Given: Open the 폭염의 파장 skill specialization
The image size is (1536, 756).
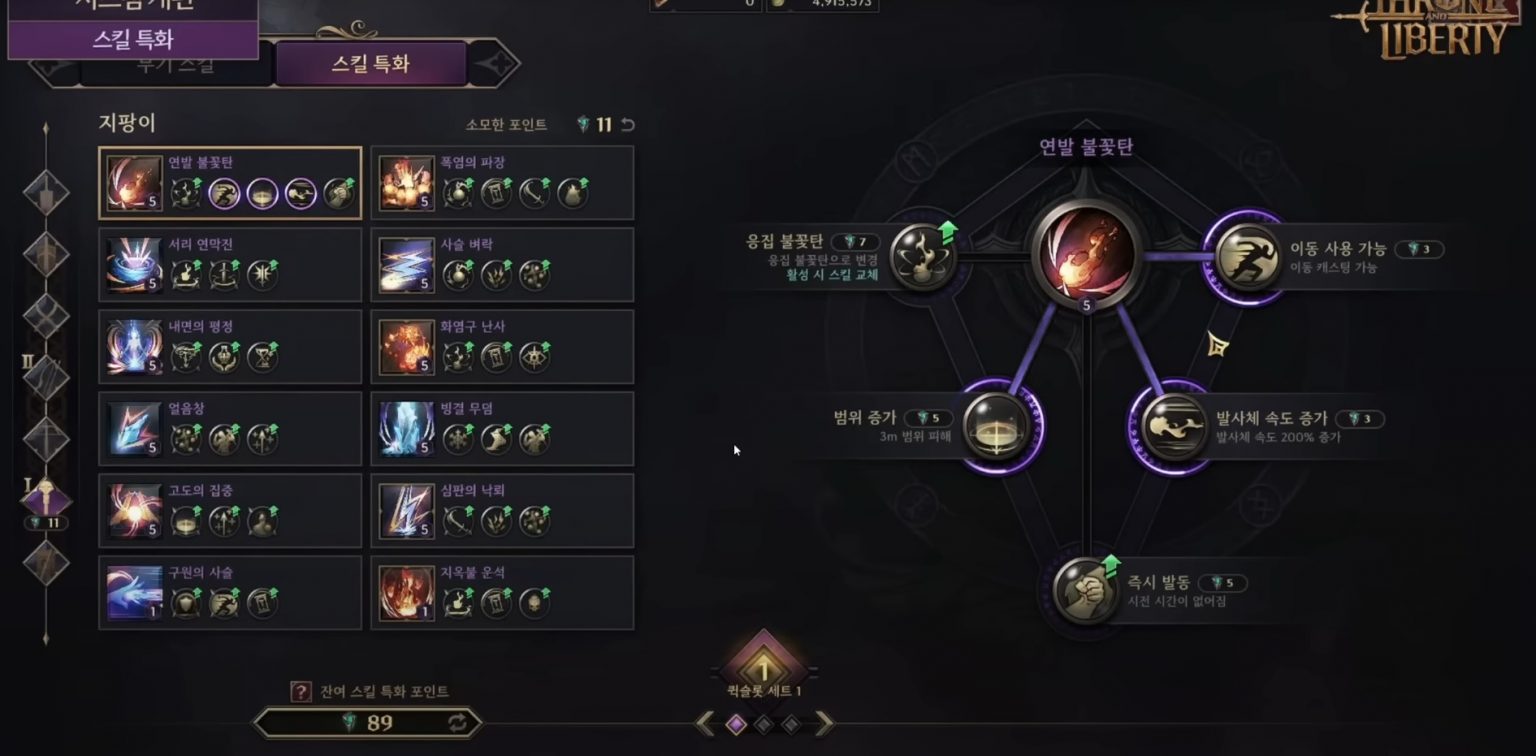Looking at the screenshot, I should (406, 181).
